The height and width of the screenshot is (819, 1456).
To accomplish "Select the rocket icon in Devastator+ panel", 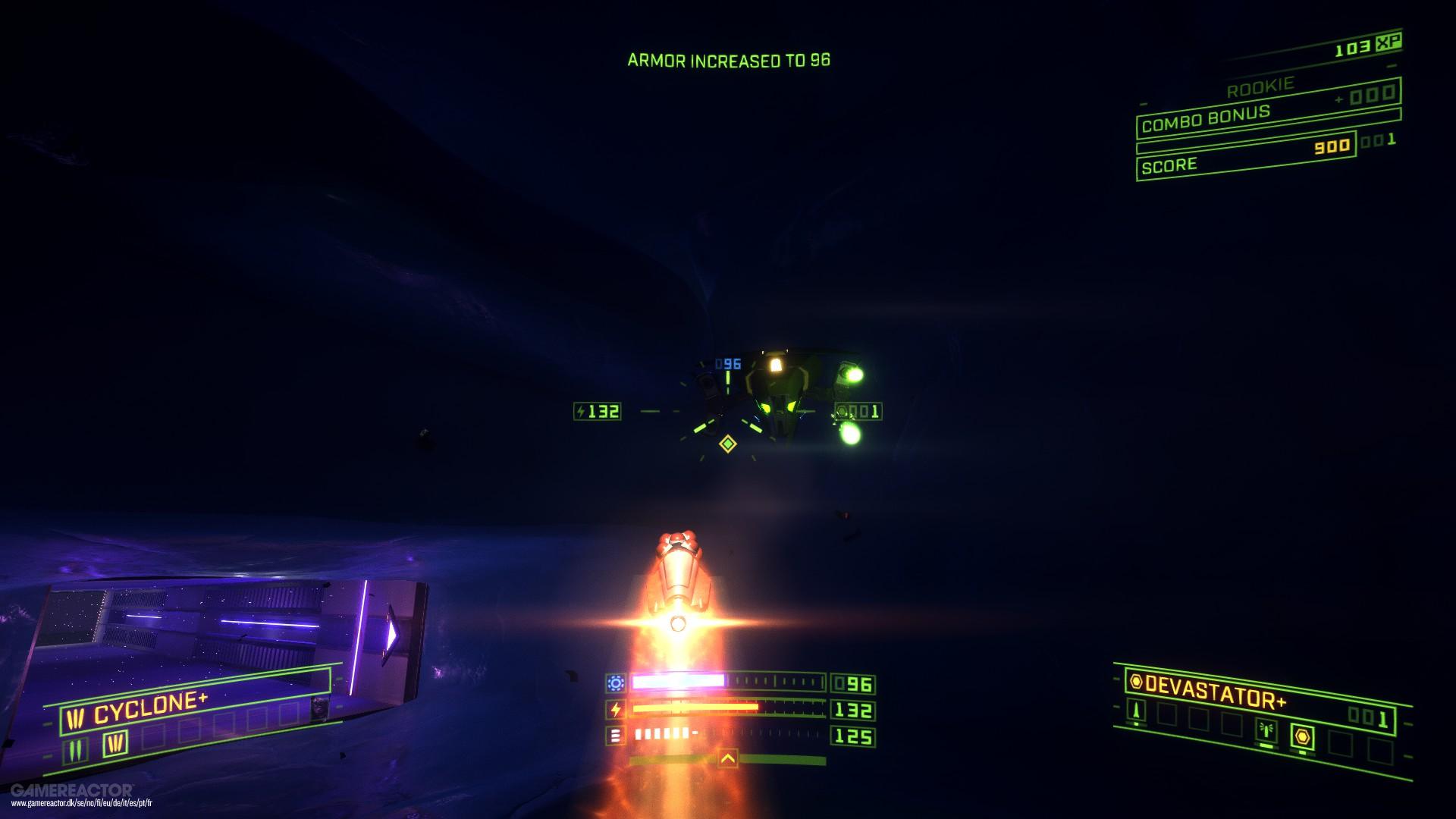I will coord(1136,711).
